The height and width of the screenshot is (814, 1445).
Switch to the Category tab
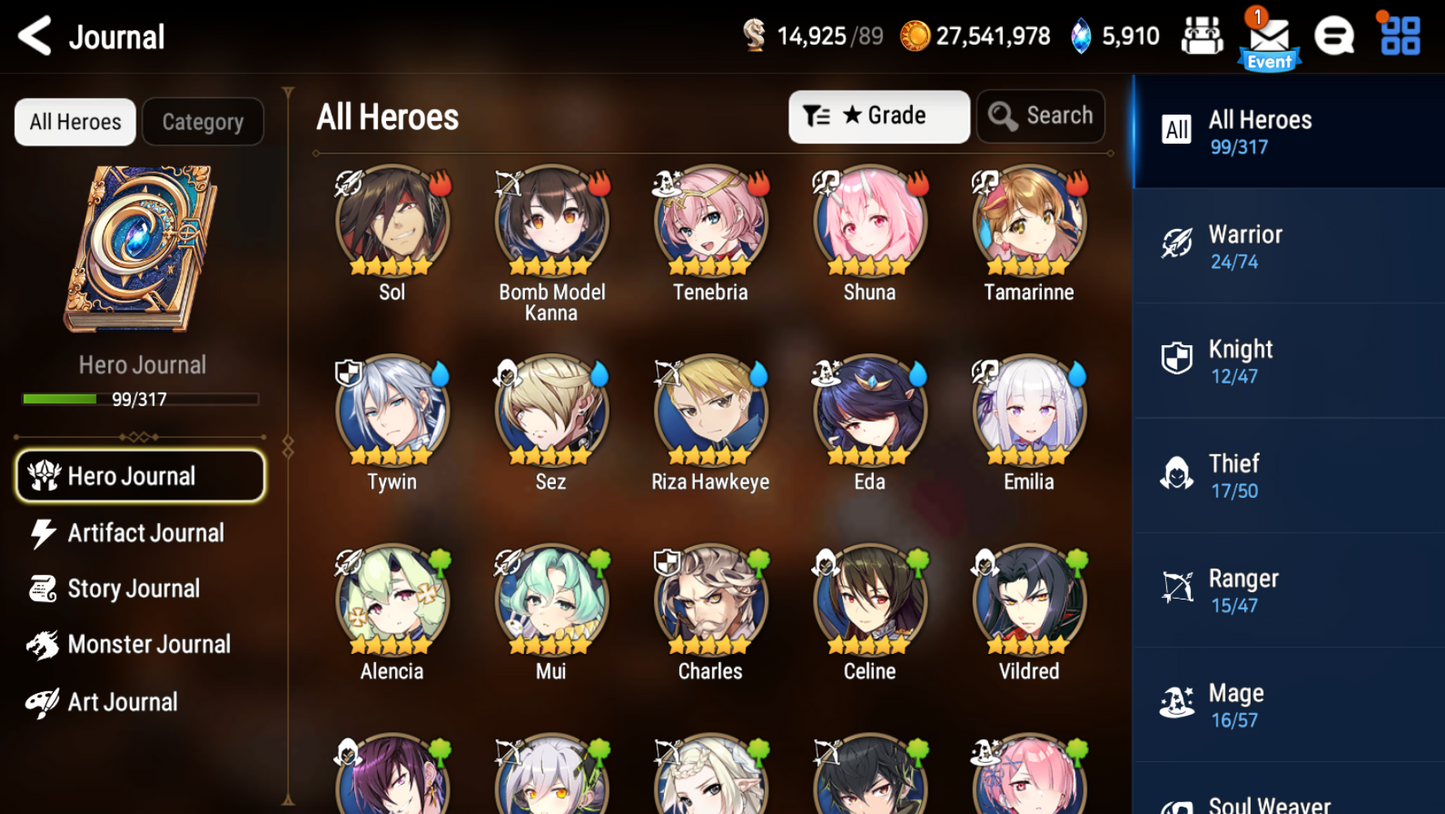(x=203, y=121)
